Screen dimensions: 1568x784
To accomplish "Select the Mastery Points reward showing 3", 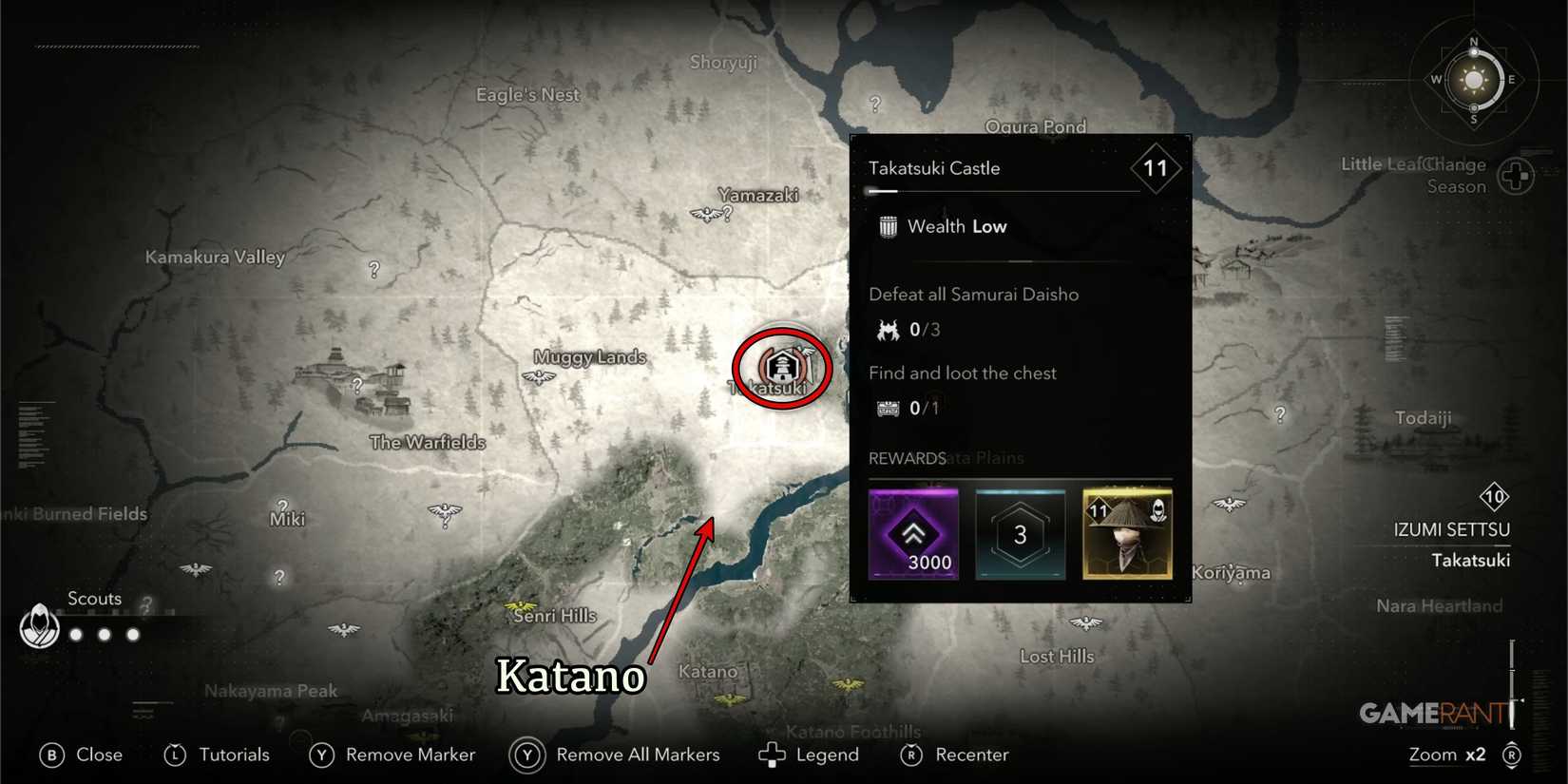I will click(1021, 534).
